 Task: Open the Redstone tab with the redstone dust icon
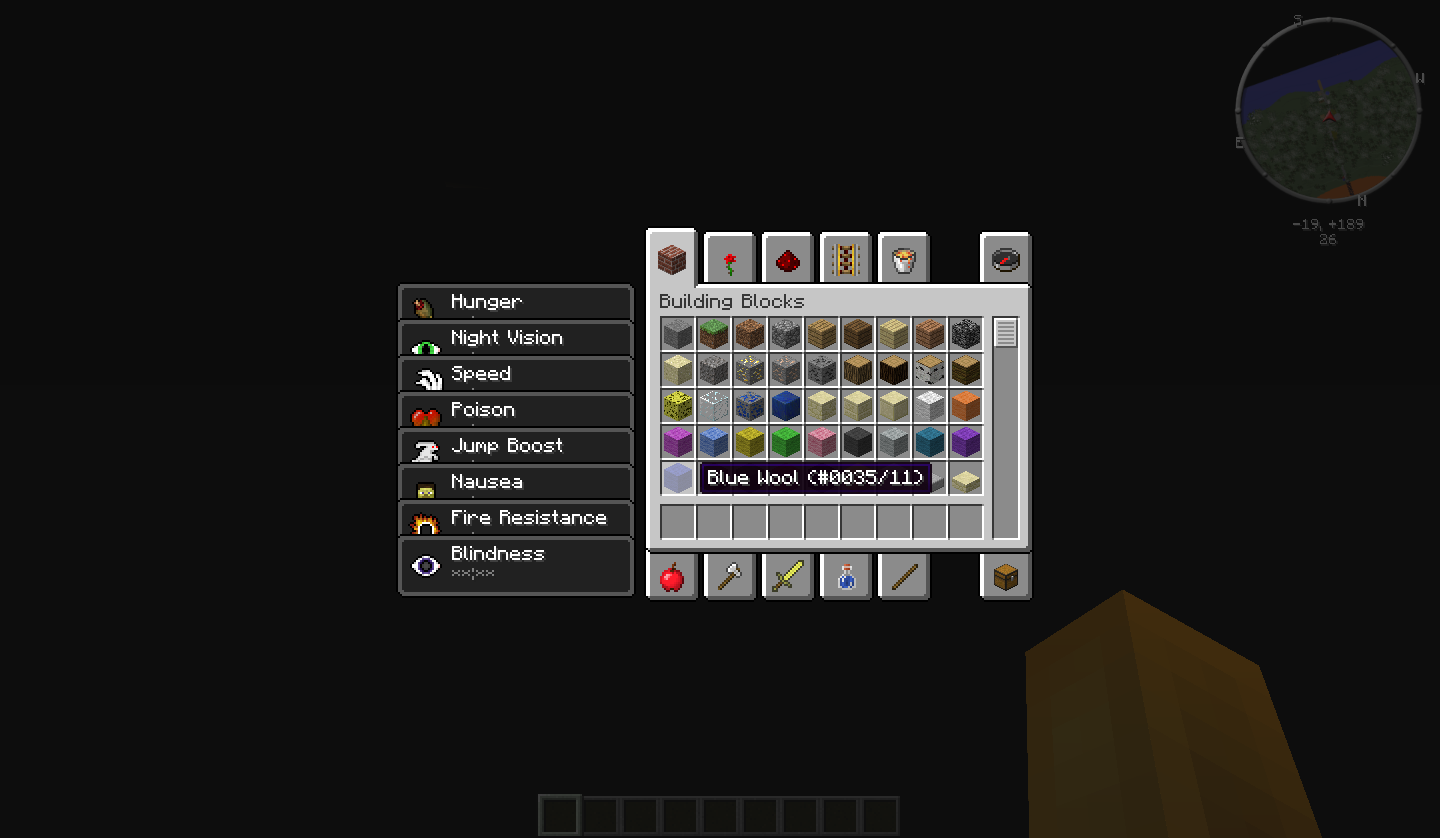pos(787,258)
